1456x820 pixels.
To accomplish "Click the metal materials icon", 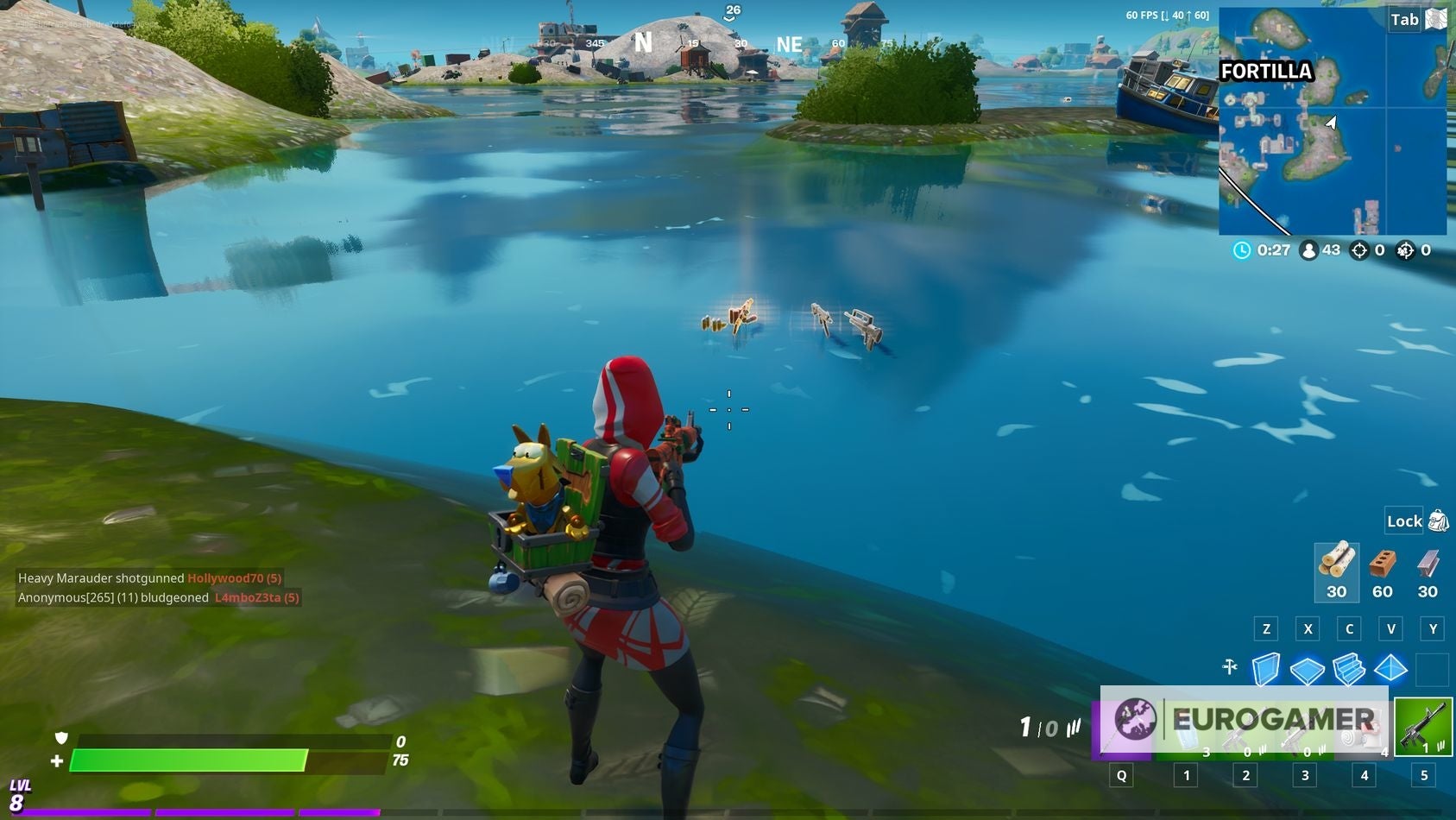I will [1427, 565].
